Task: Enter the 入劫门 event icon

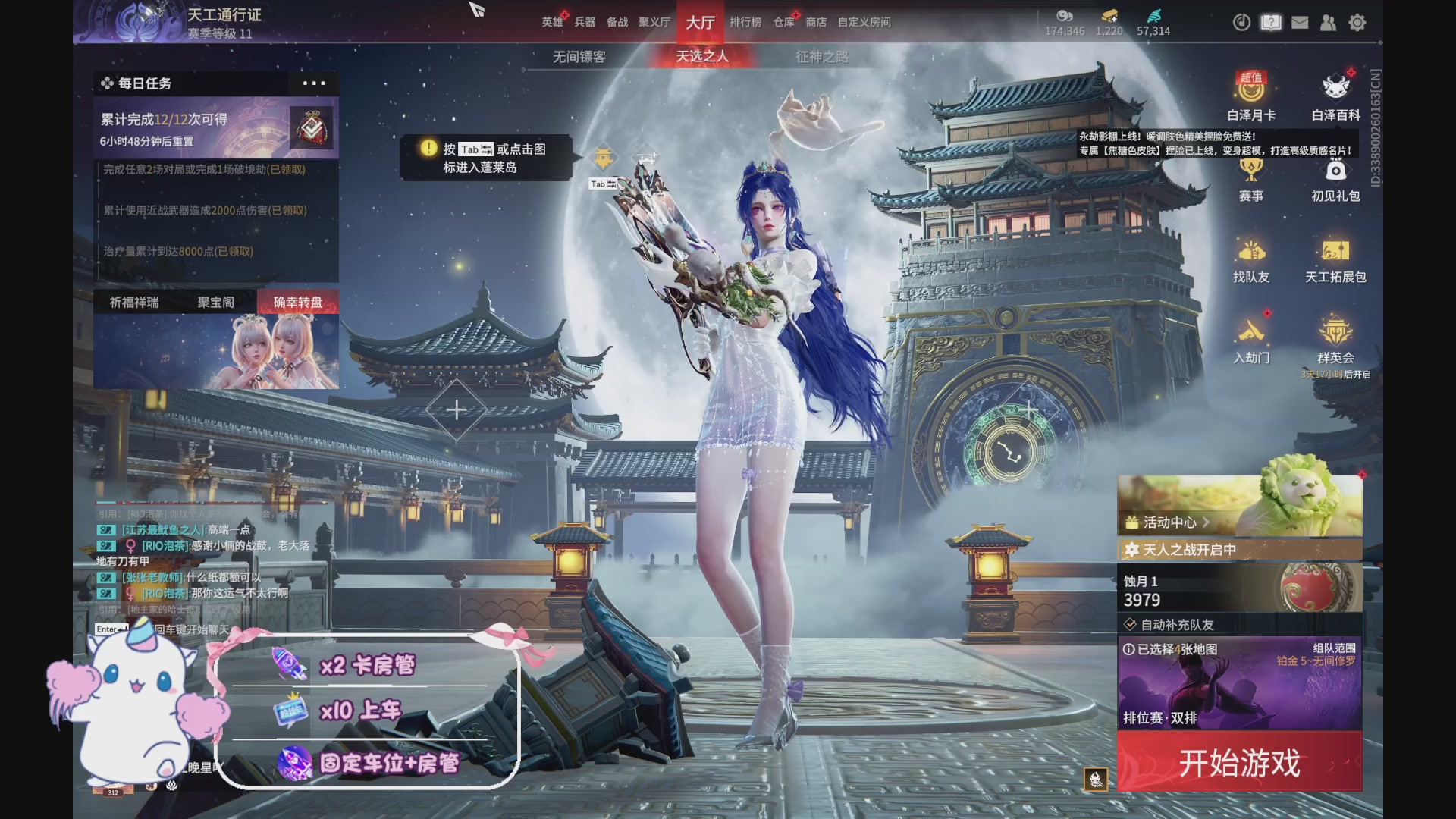Action: [x=1250, y=341]
